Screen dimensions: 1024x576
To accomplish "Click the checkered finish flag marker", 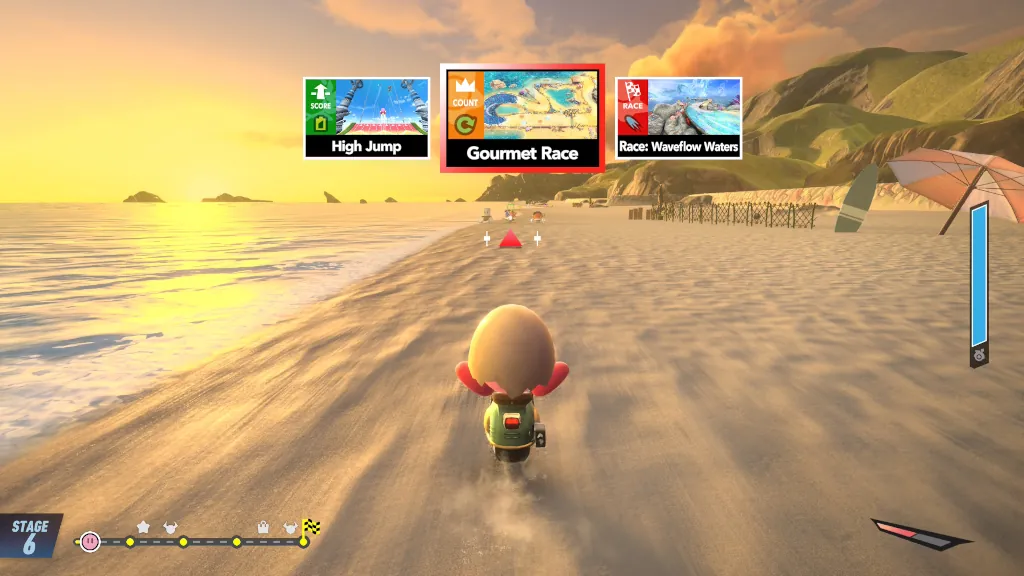I will click(x=311, y=526).
